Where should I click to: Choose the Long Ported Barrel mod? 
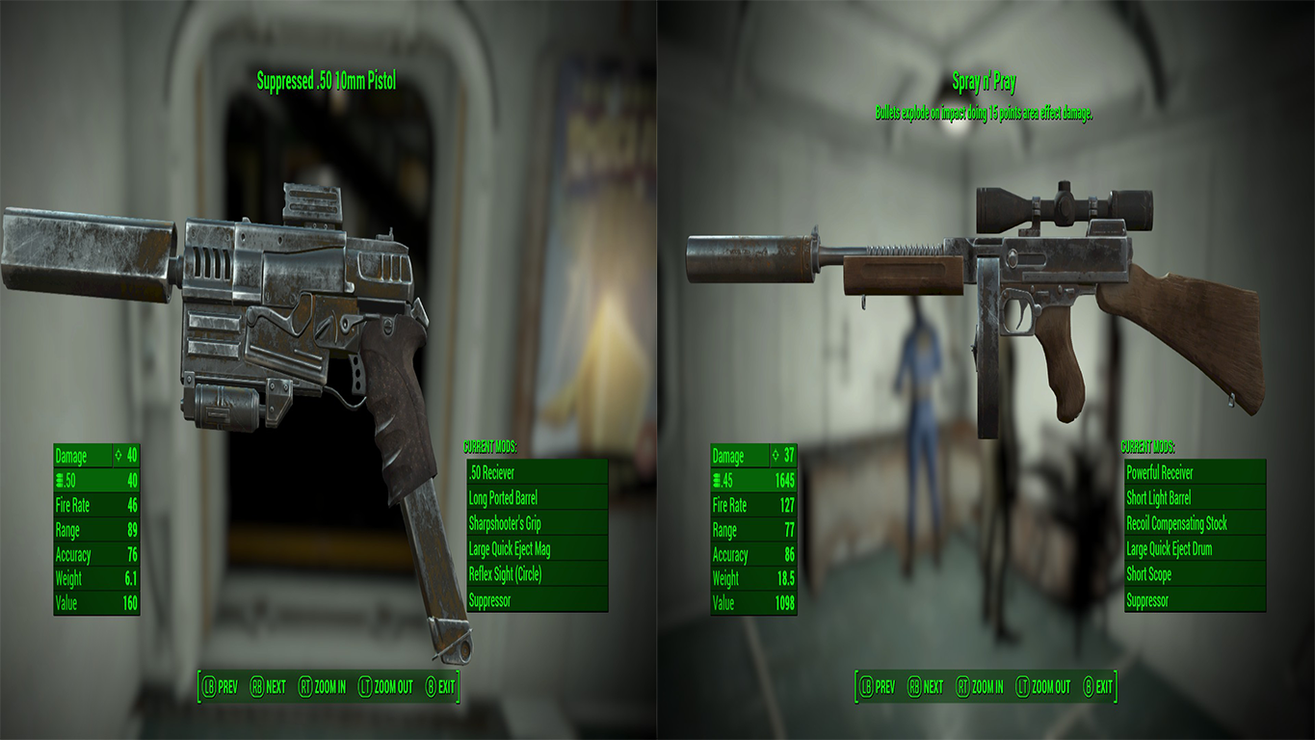(x=537, y=498)
